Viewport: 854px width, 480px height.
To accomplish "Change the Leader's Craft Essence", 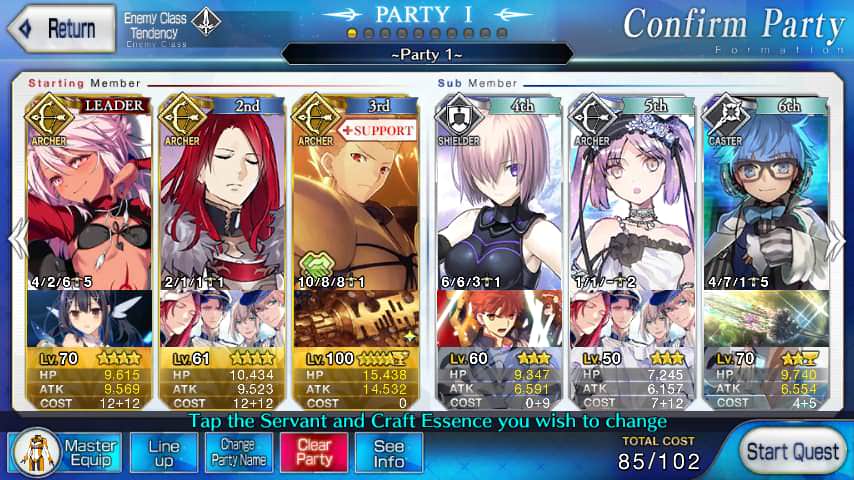I will (x=87, y=318).
